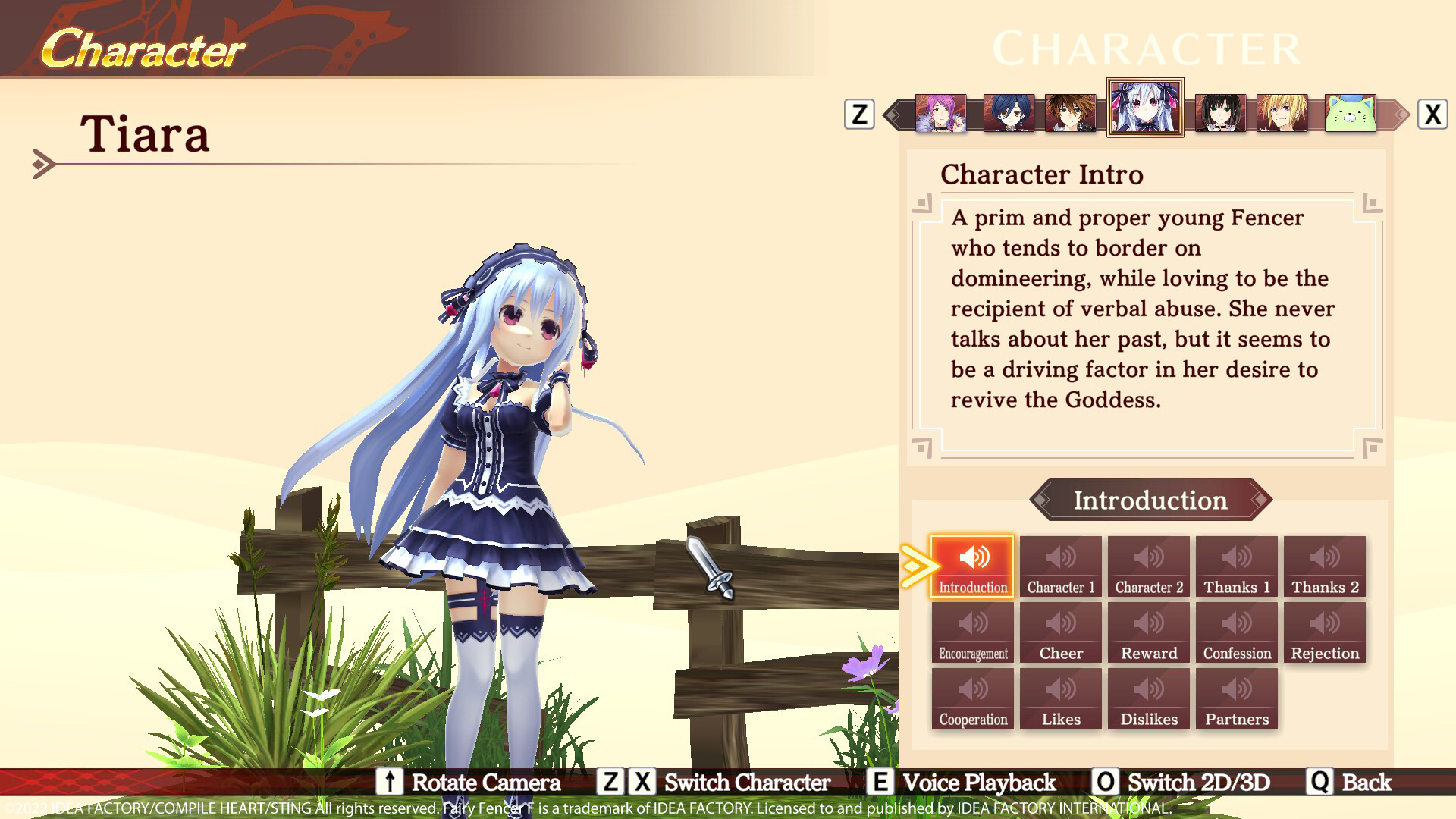Play the Cooperation voice clip

click(x=972, y=698)
